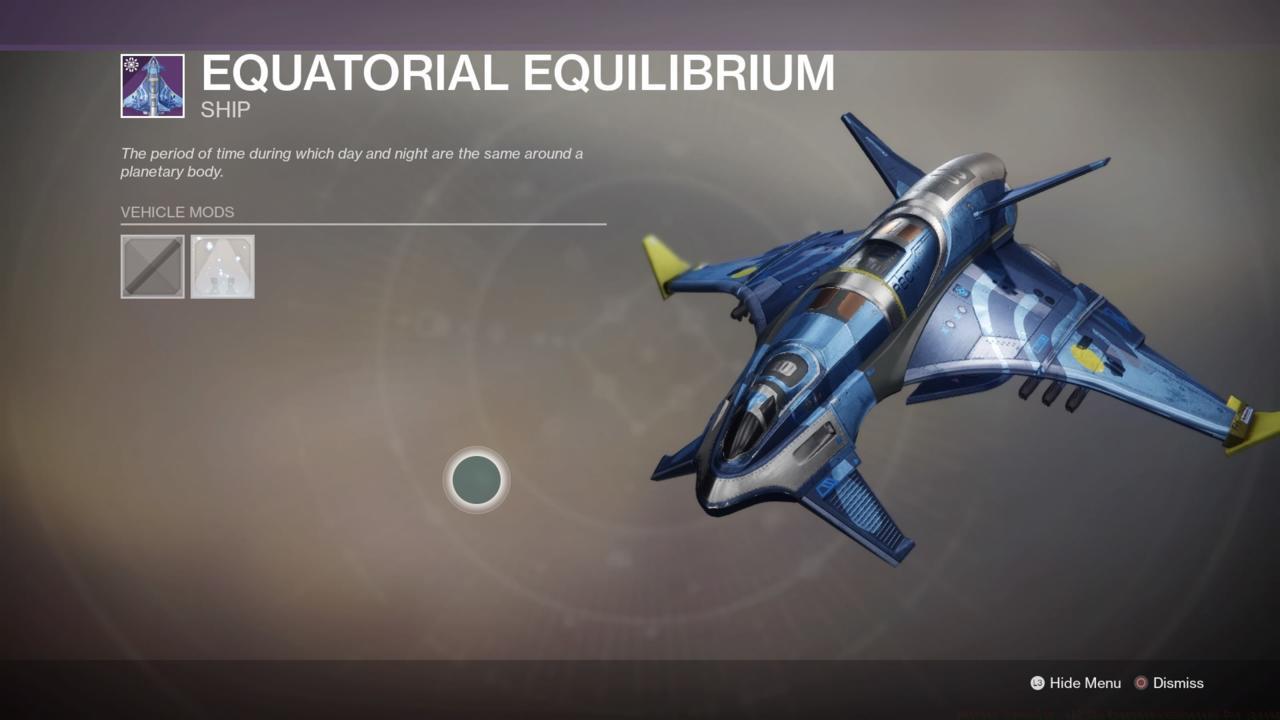Image resolution: width=1280 pixels, height=720 pixels.
Task: Click the L3 button icon beside Hide Menu
Action: pyautogui.click(x=1037, y=683)
